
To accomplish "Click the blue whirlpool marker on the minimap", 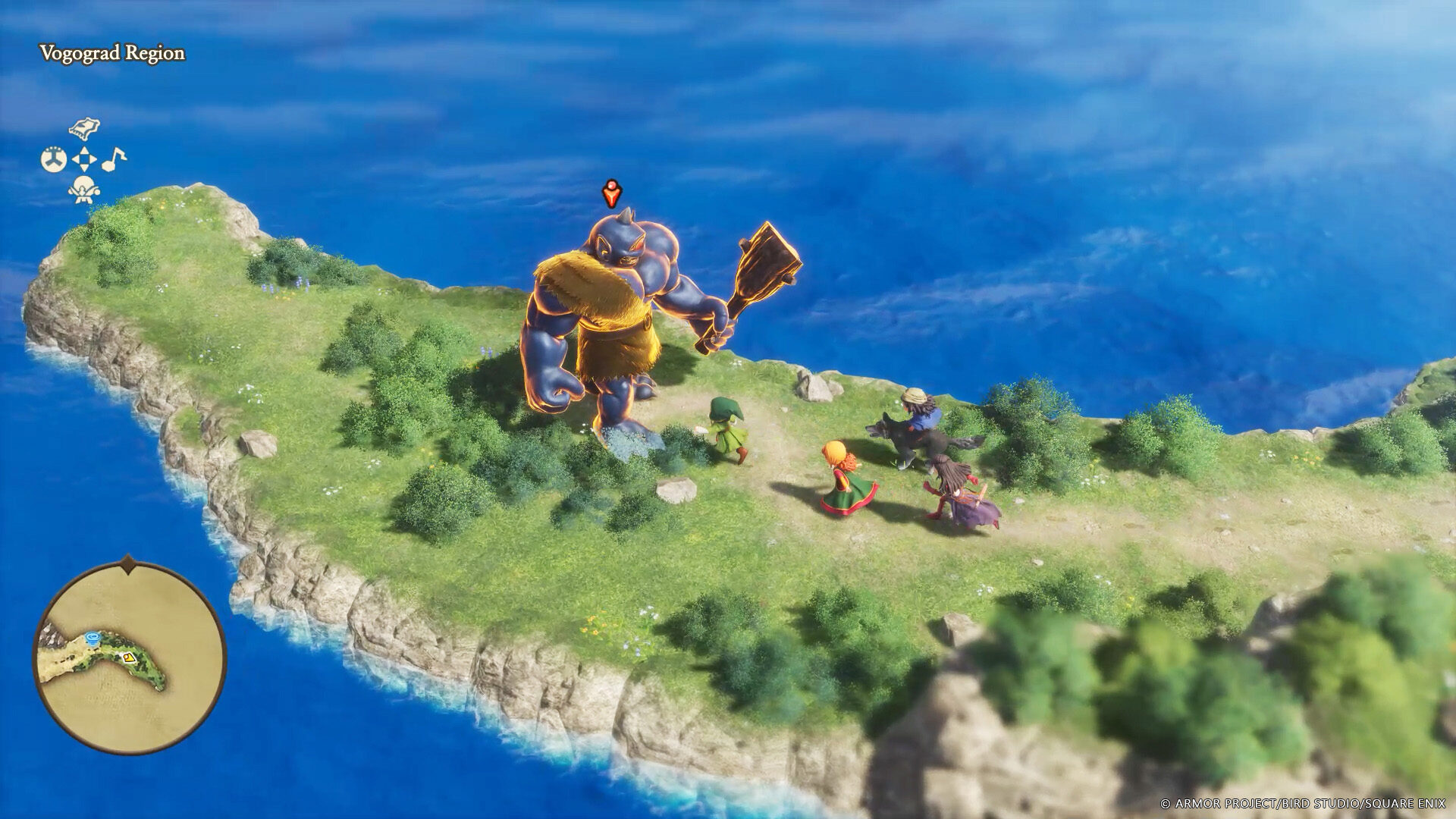I will pyautogui.click(x=93, y=638).
